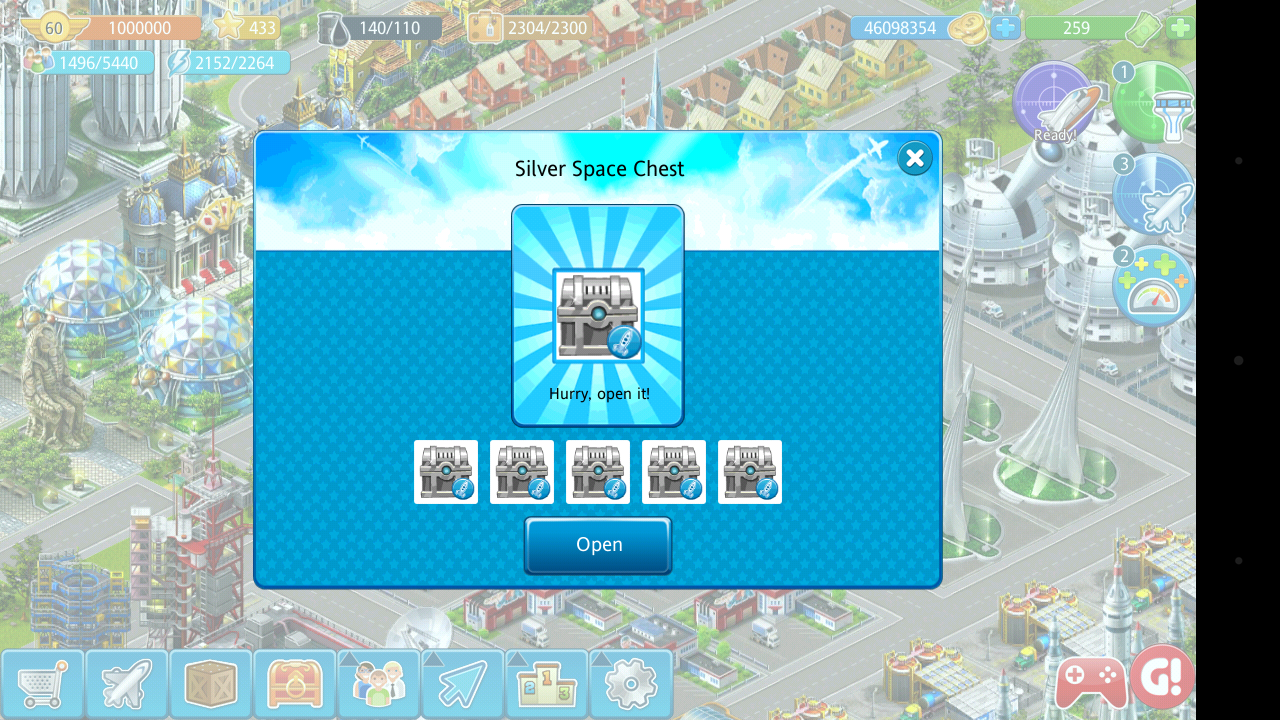Screen dimensions: 1280x720
Task: Open the wooden crate warehouse
Action: point(210,684)
